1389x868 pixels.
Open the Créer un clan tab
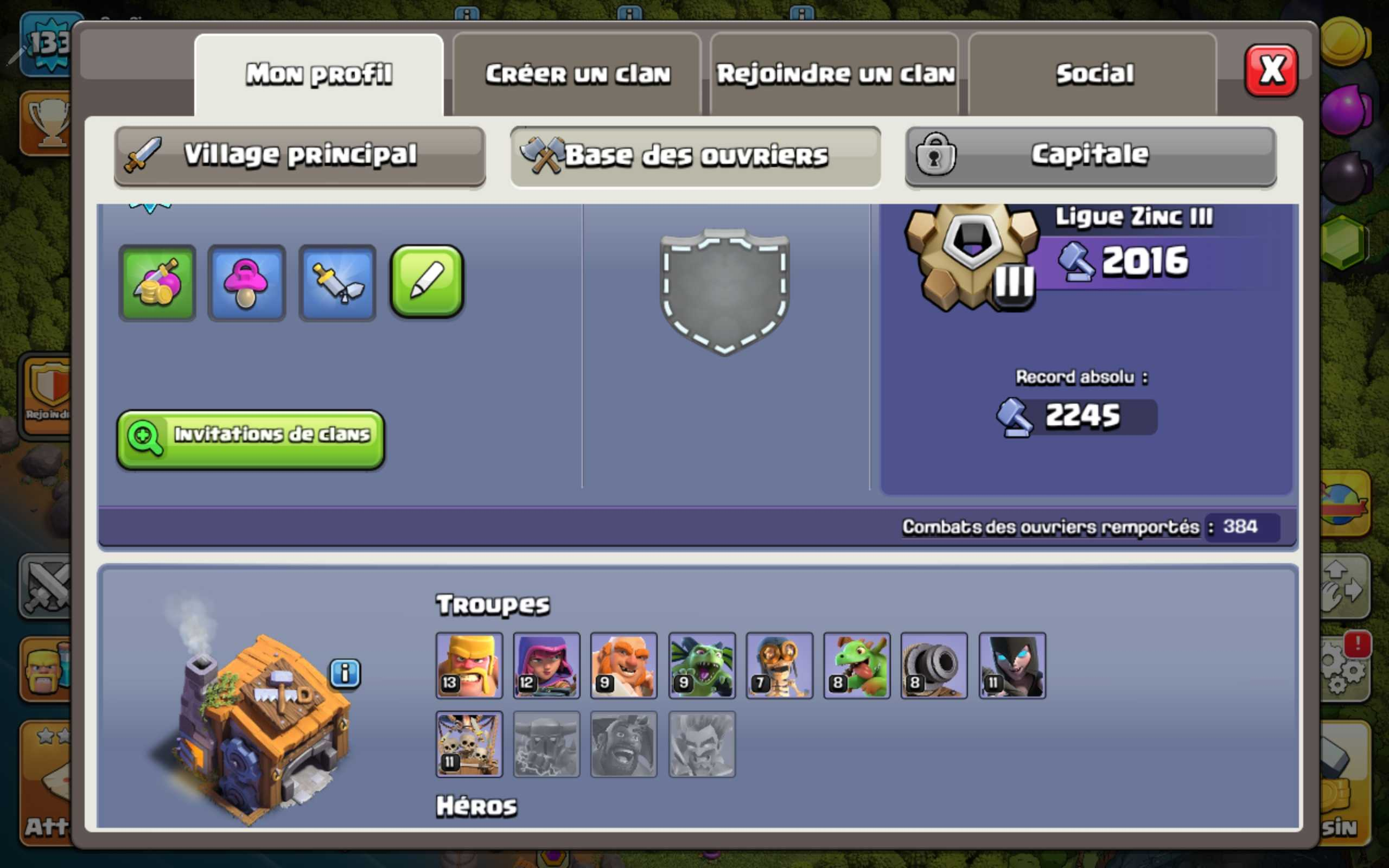(x=577, y=75)
